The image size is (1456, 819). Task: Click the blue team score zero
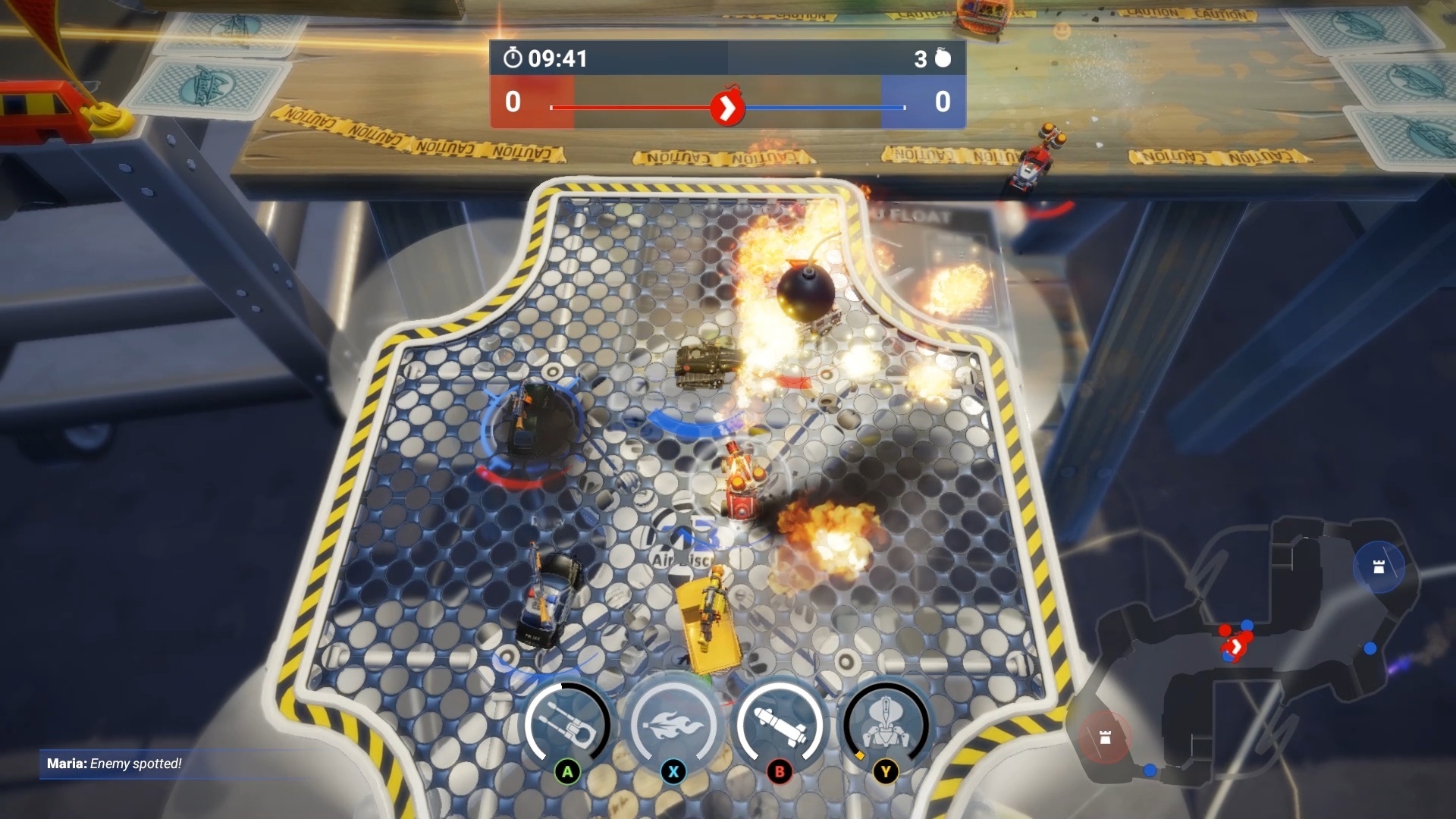(942, 102)
